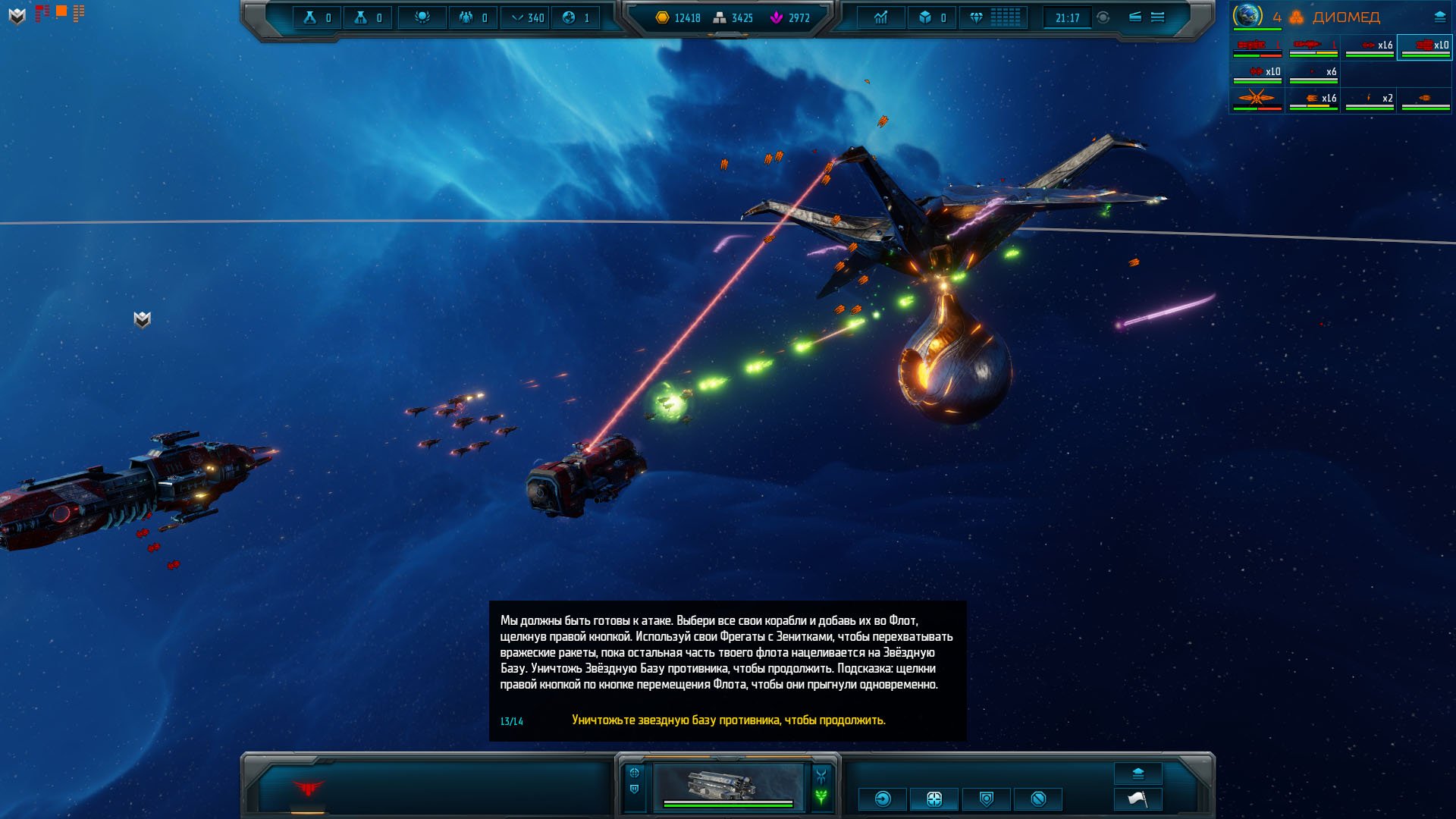The width and height of the screenshot is (1456, 819).
Task: Click the white flag retreat button
Action: pos(1137,799)
